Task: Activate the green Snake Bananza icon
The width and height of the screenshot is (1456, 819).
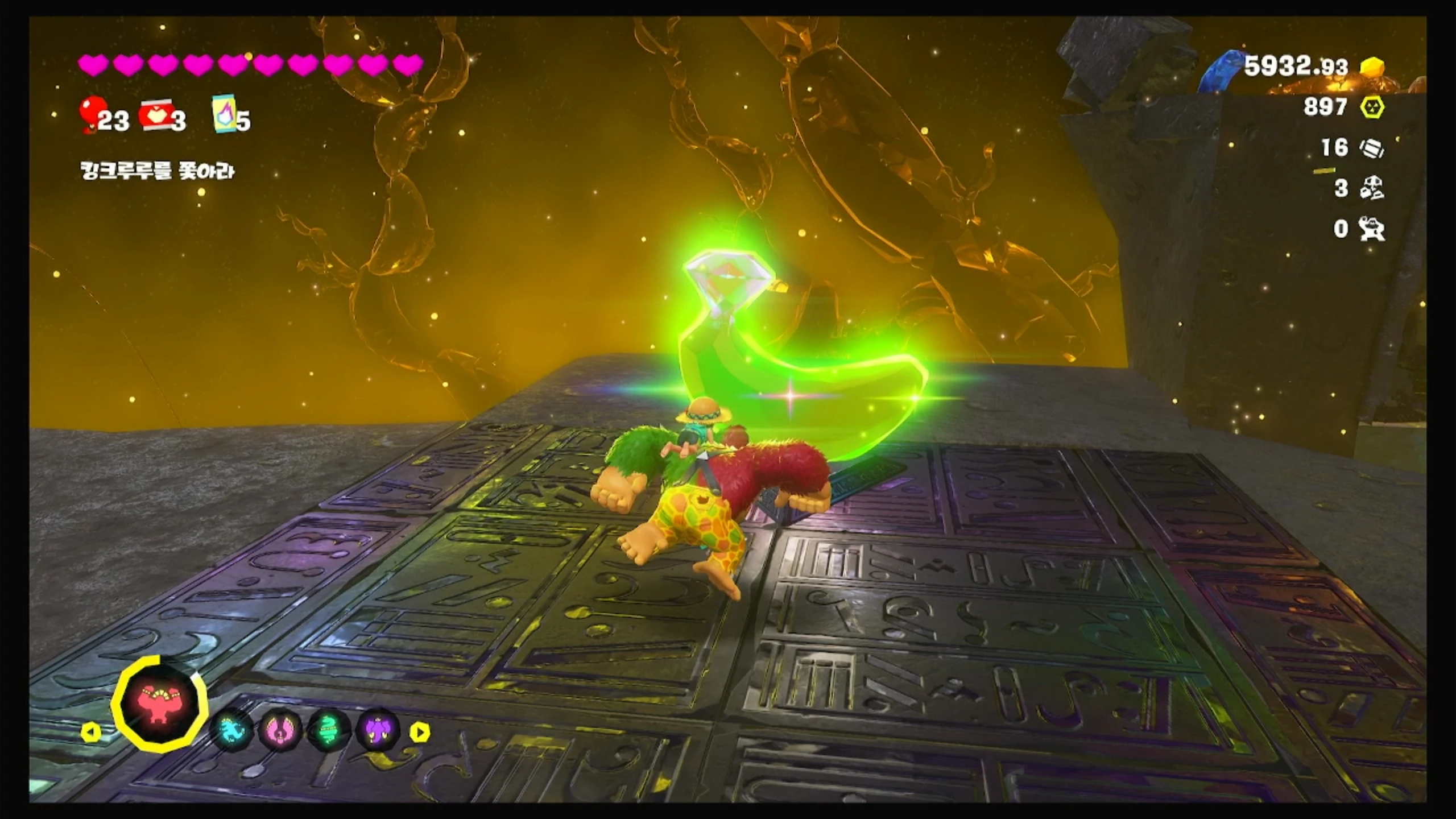Action: (x=329, y=730)
